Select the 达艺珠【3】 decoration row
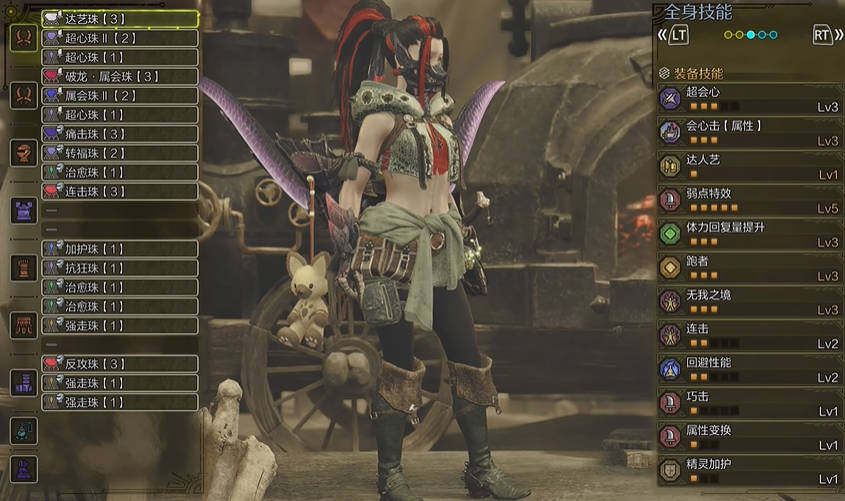 click(x=119, y=19)
